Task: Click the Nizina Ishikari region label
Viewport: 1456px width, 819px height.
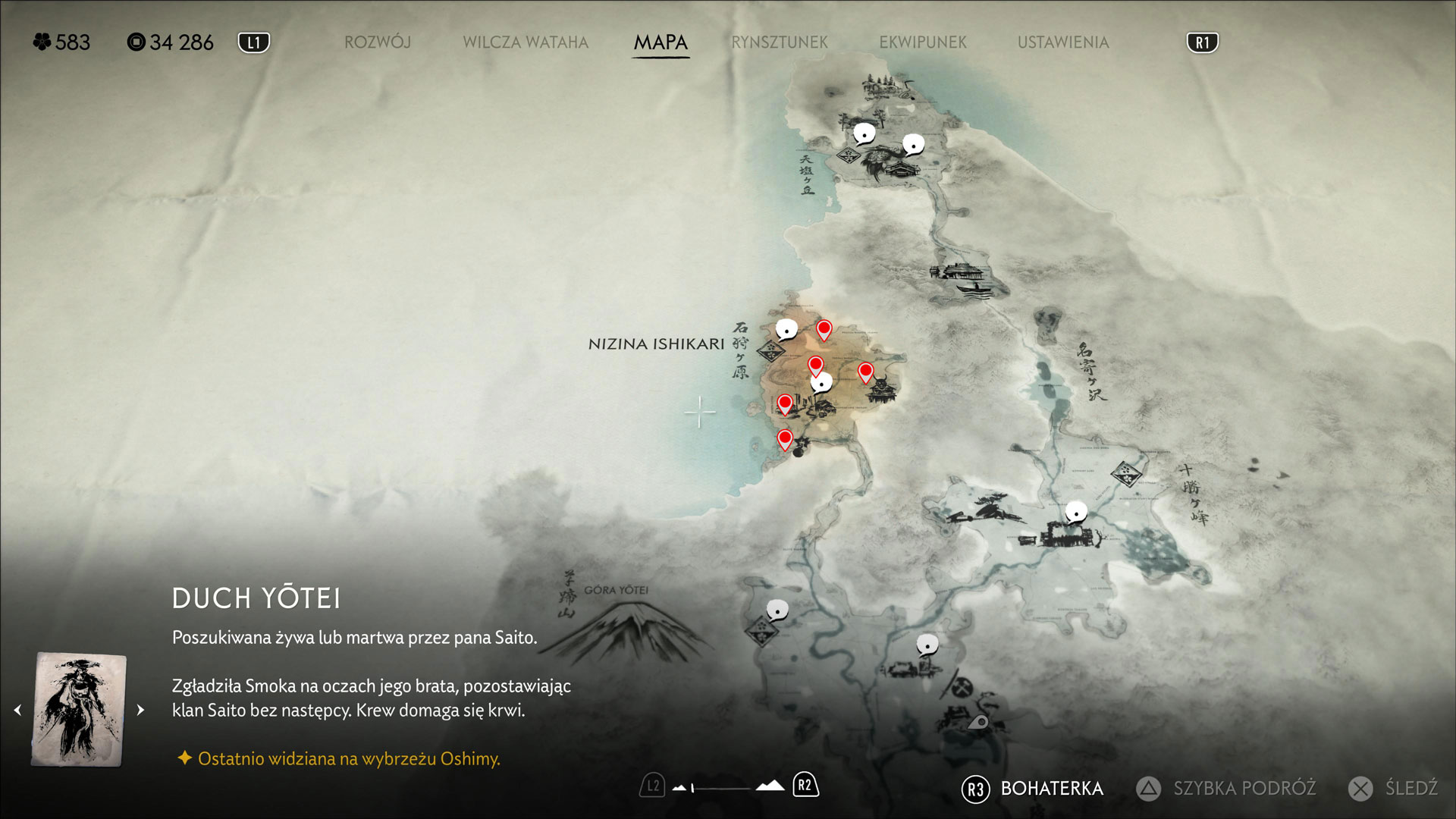Action: [656, 344]
